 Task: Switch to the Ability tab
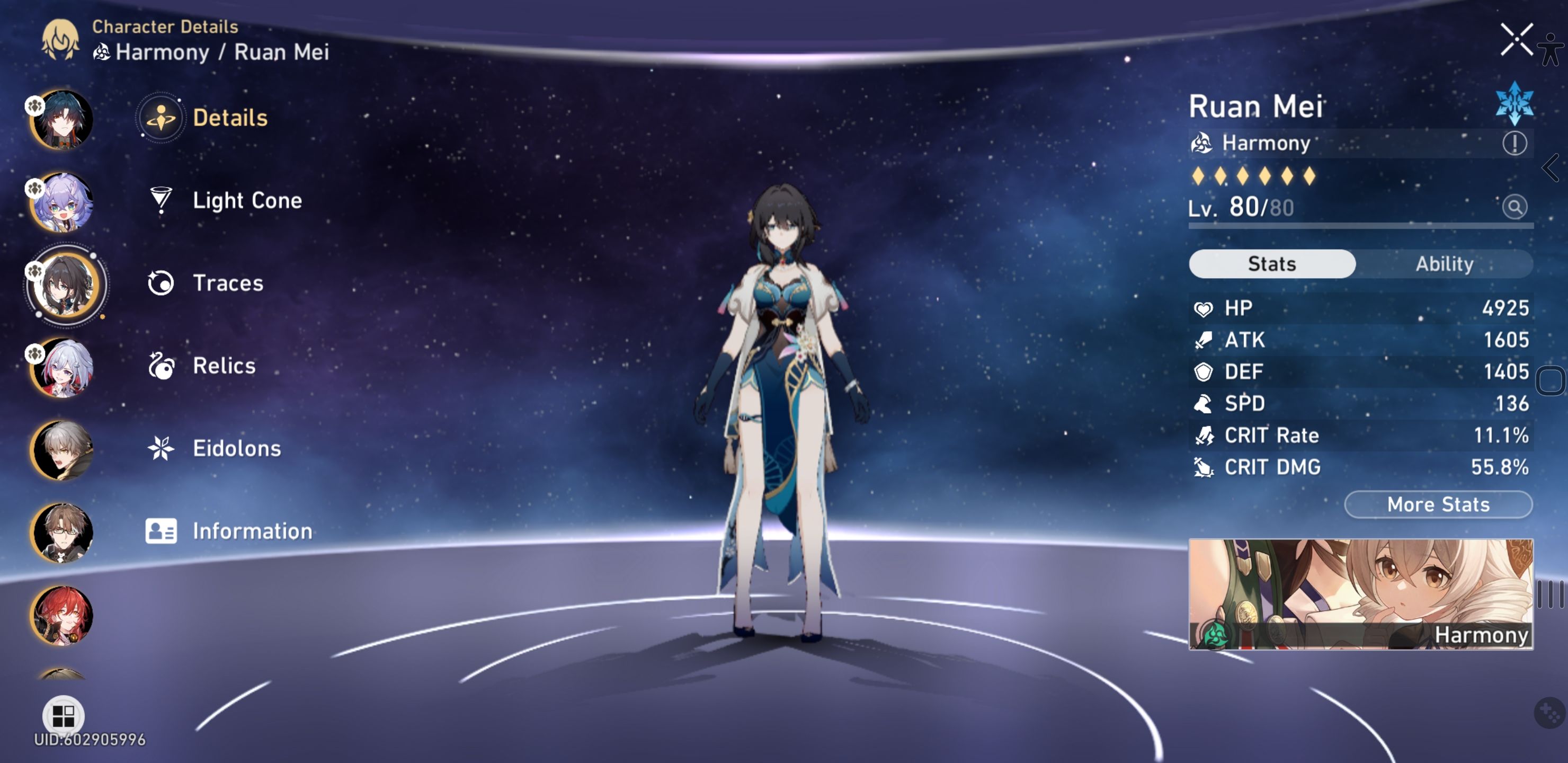(1445, 263)
